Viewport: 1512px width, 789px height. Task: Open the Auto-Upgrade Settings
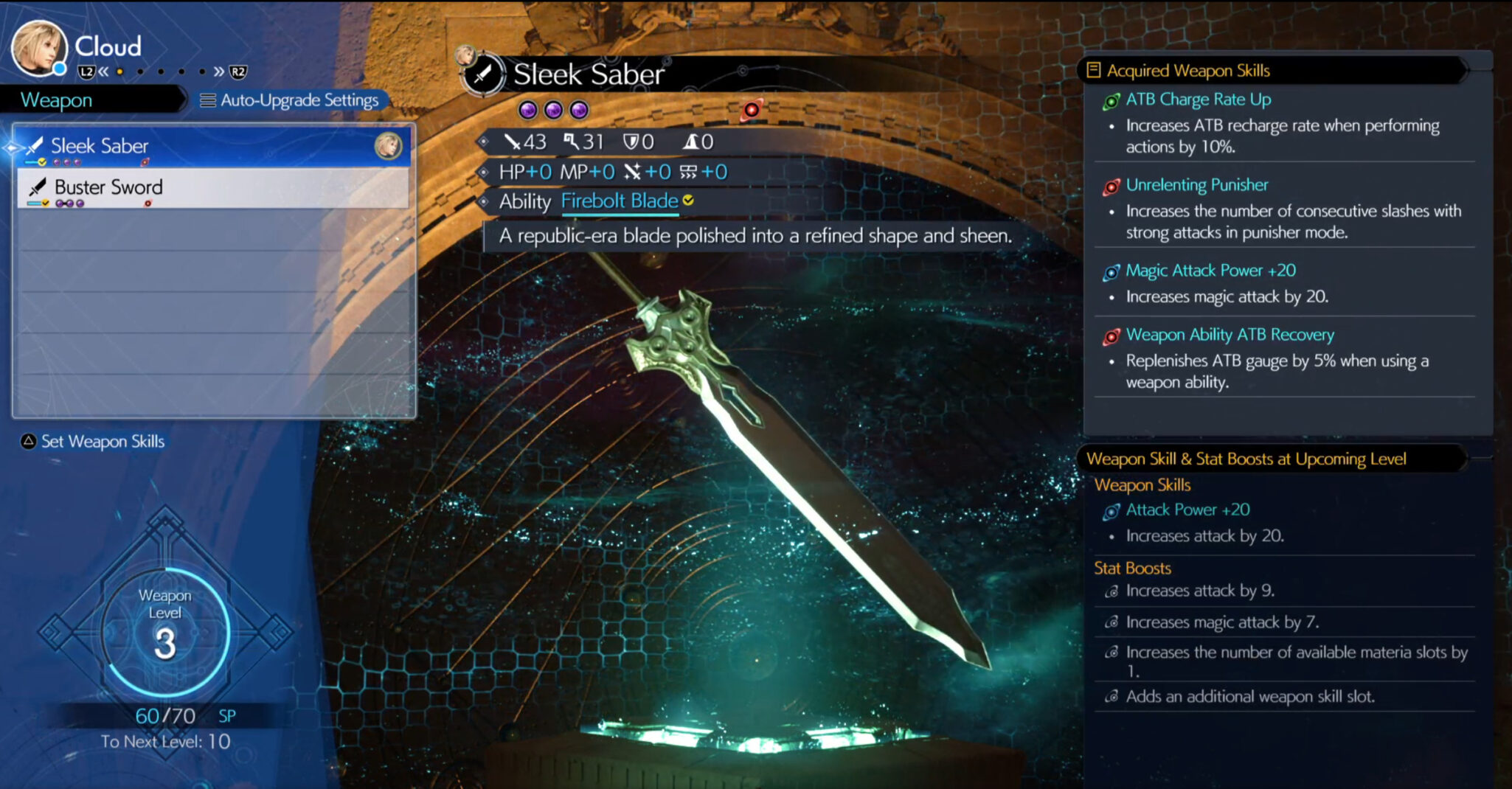[x=291, y=100]
